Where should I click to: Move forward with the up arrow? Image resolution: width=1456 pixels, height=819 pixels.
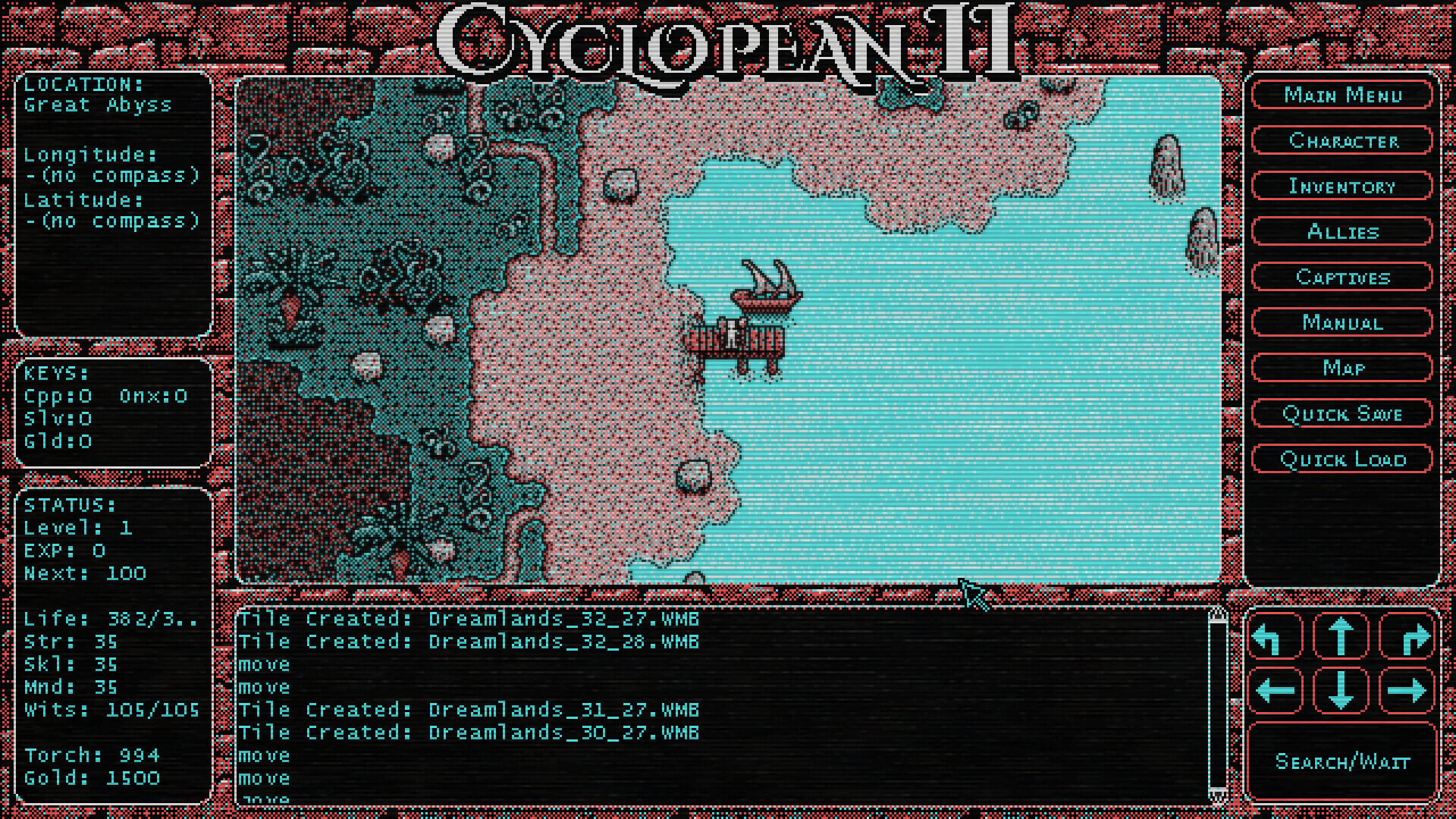1341,636
